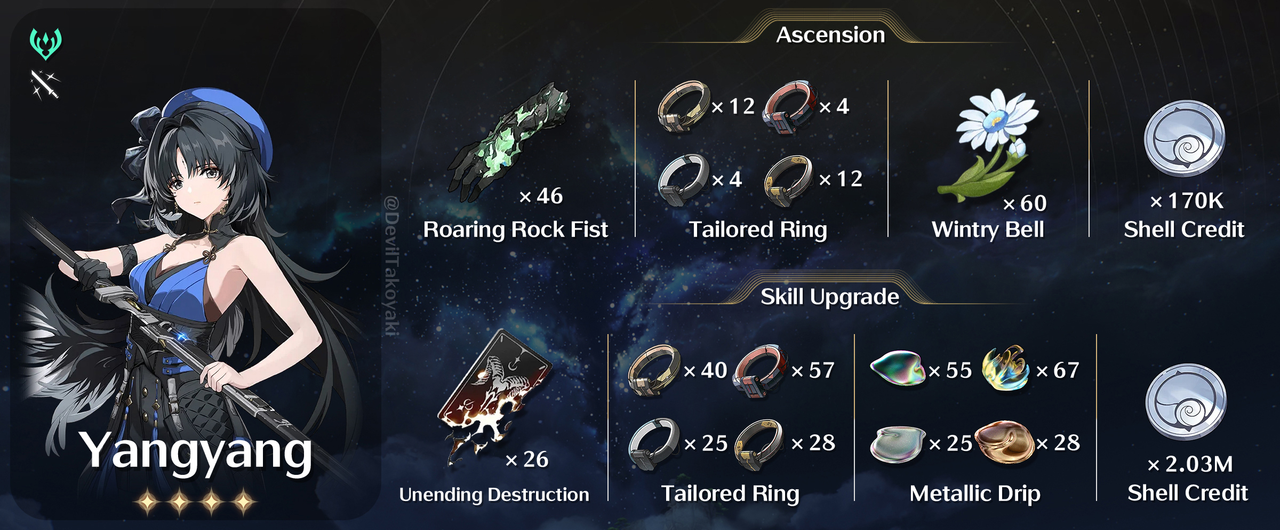Screen dimensions: 1280x530
Task: Click the iridescent Metallic Drip with ×55
Action: pos(898,371)
